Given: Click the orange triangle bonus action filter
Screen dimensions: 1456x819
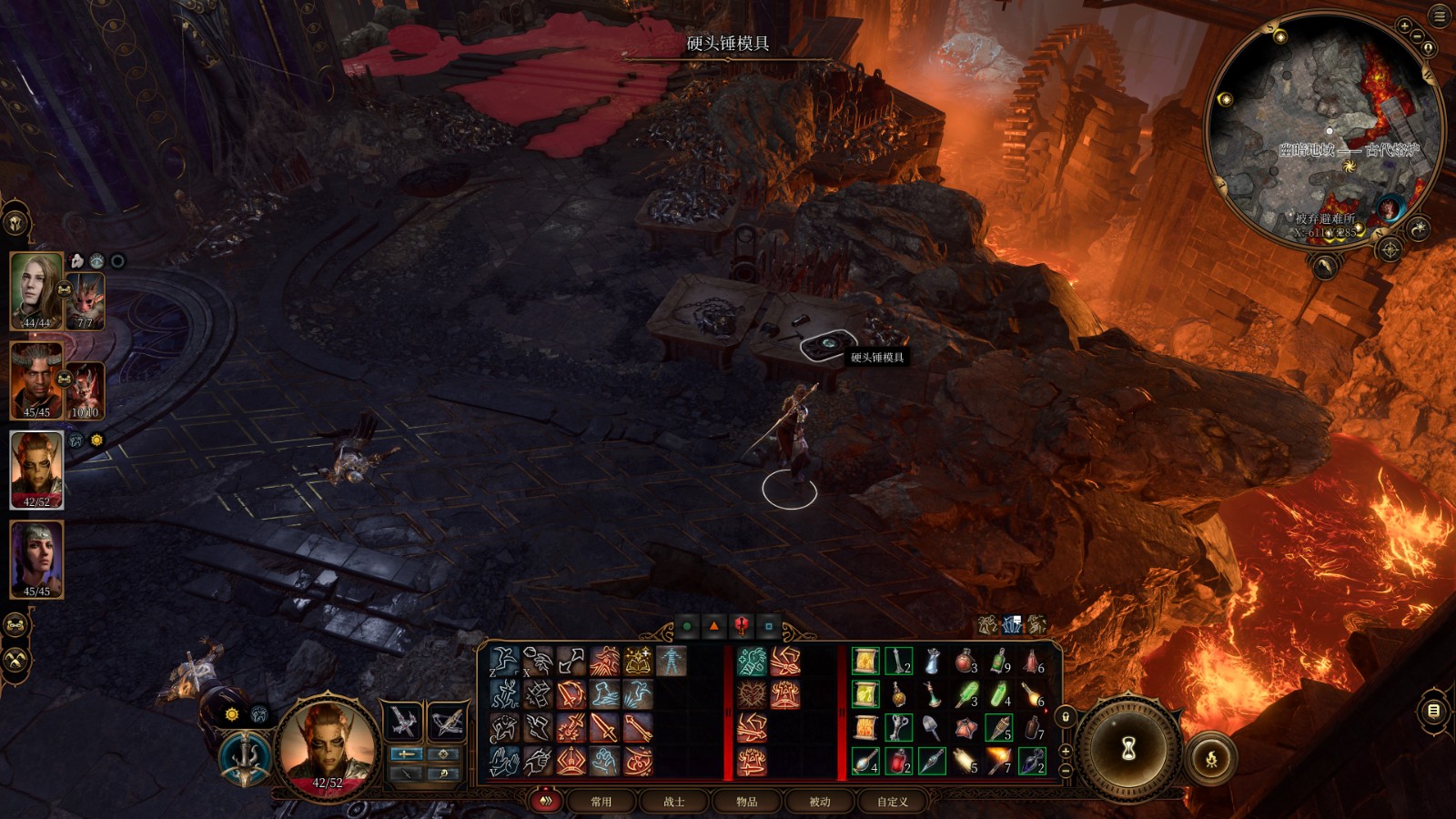Looking at the screenshot, I should pyautogui.click(x=714, y=626).
